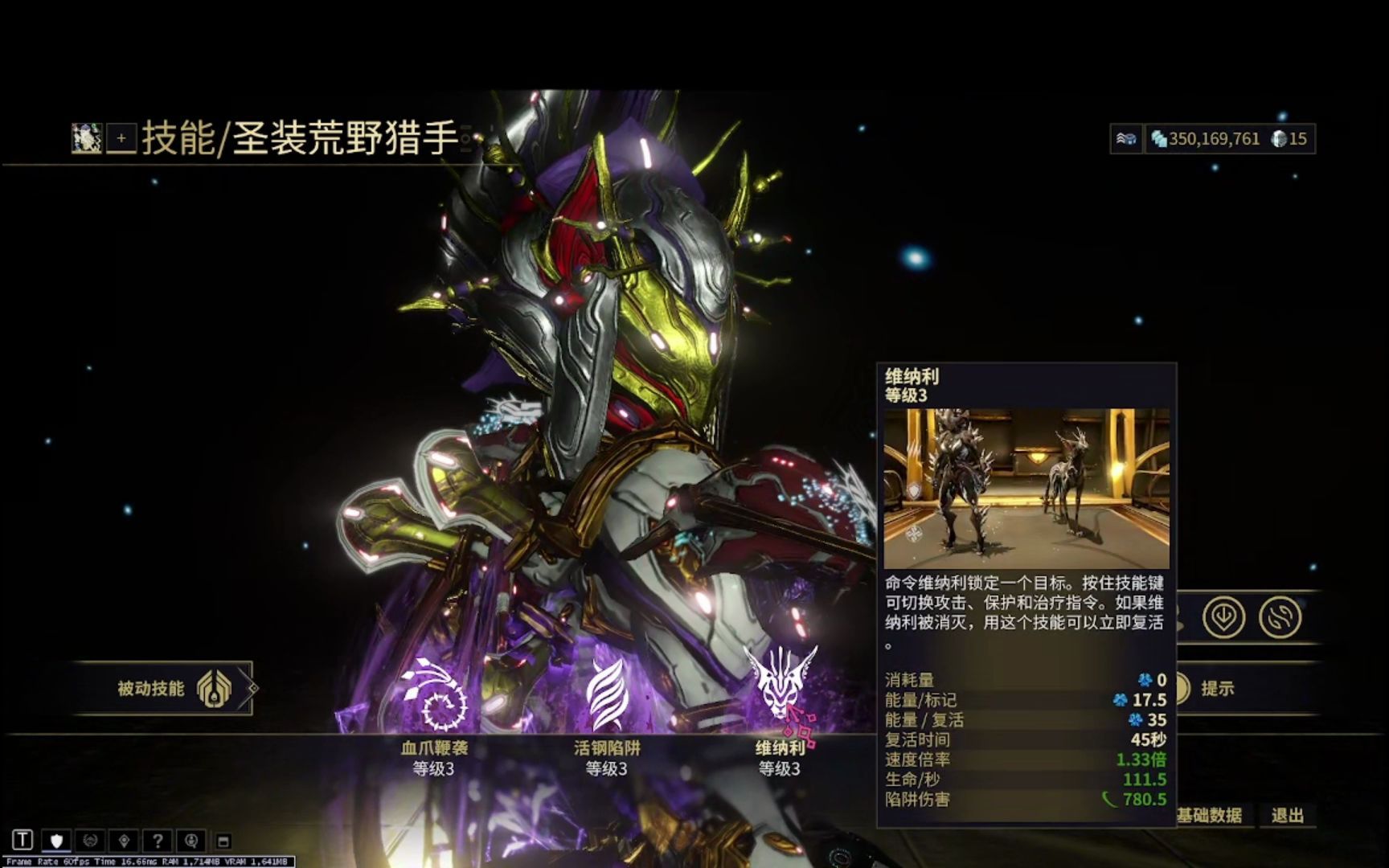This screenshot has width=1389, height=868.
Task: Open the player avatar profile icon
Action: [x=86, y=138]
